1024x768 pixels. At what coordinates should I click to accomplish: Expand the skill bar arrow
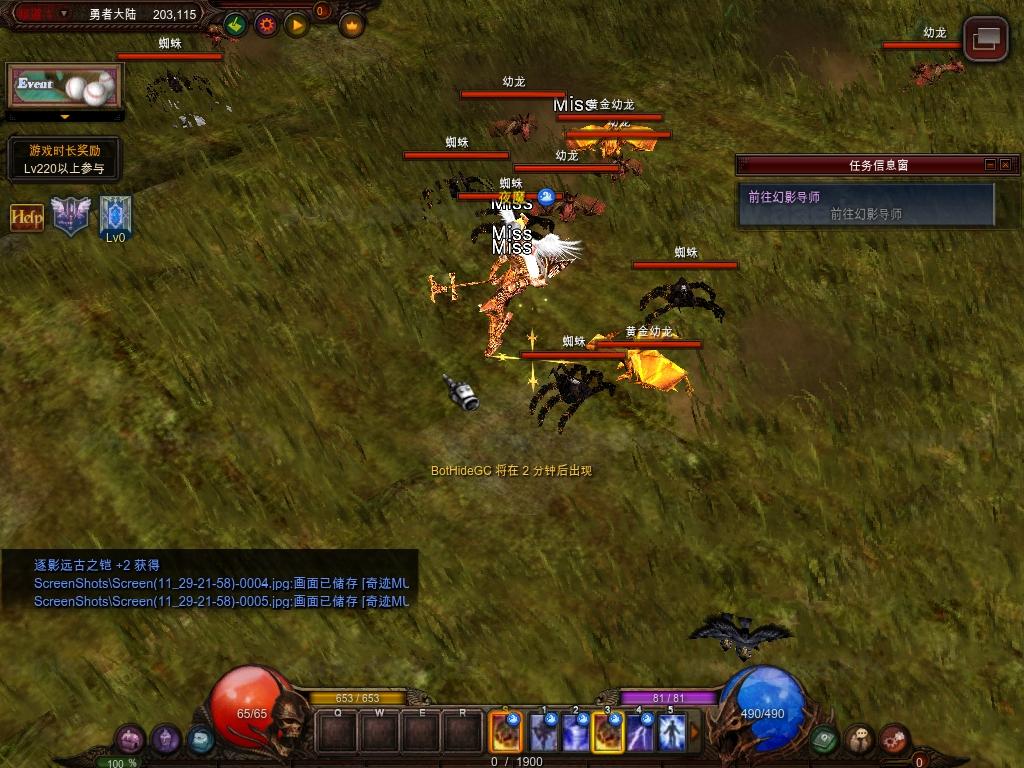click(x=694, y=733)
